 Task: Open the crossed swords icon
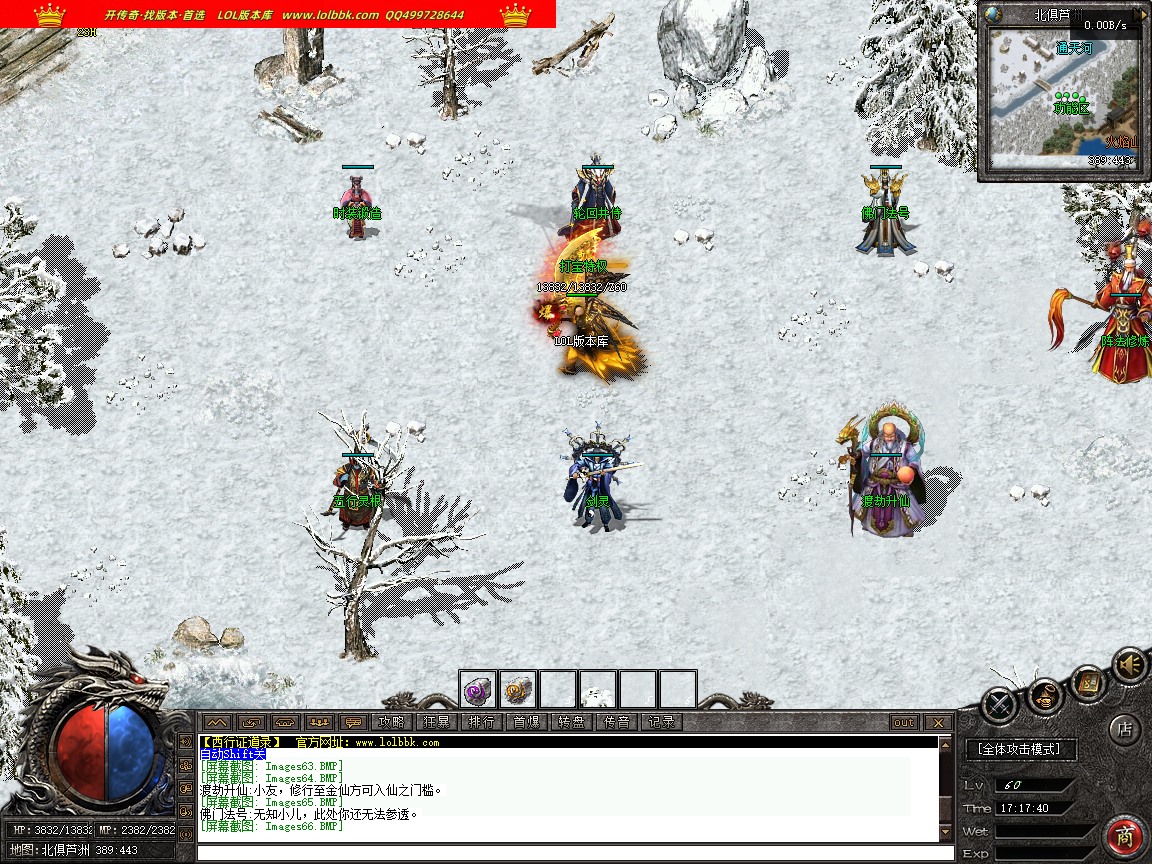point(999,705)
